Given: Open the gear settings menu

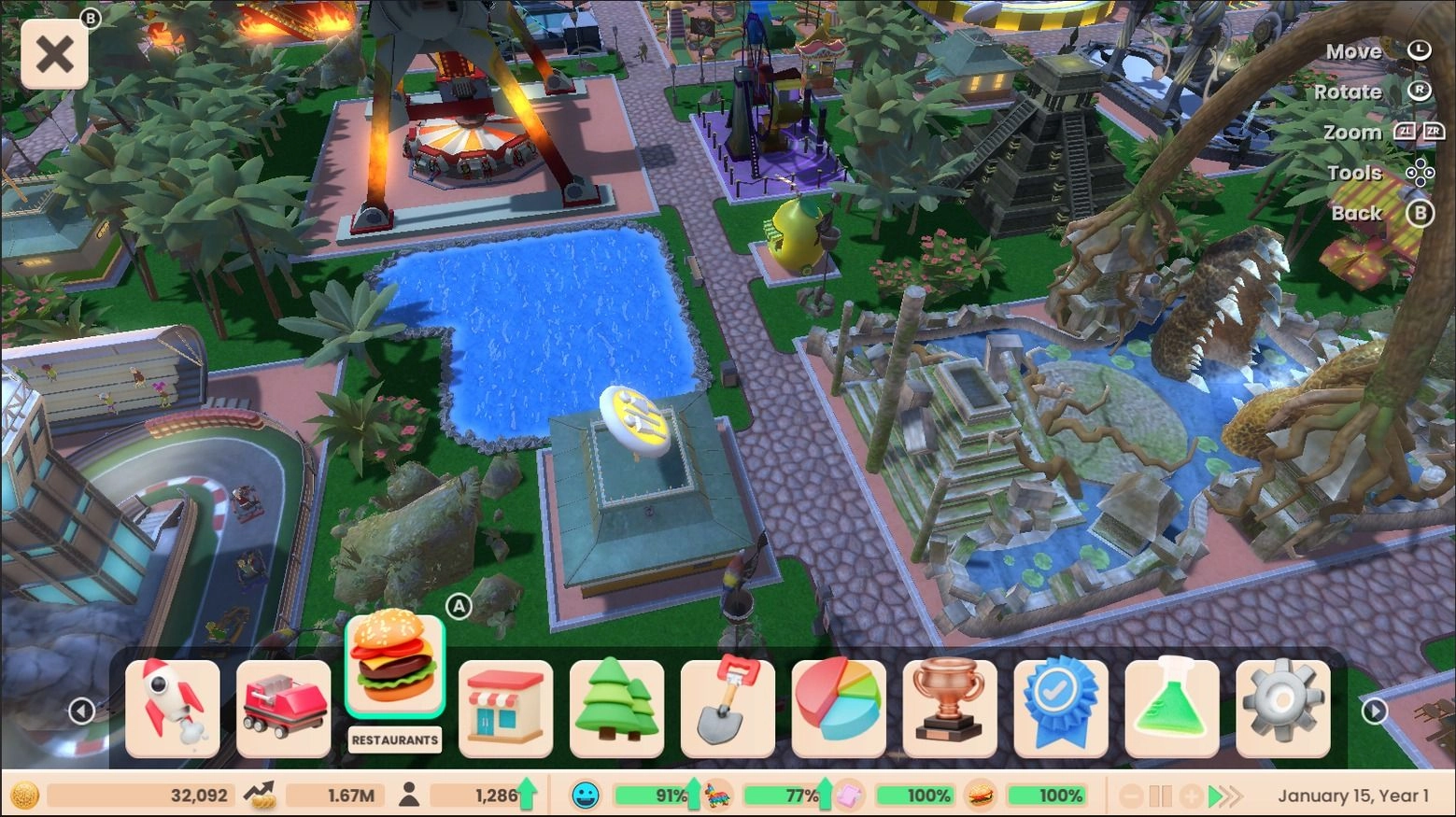Looking at the screenshot, I should [1283, 707].
